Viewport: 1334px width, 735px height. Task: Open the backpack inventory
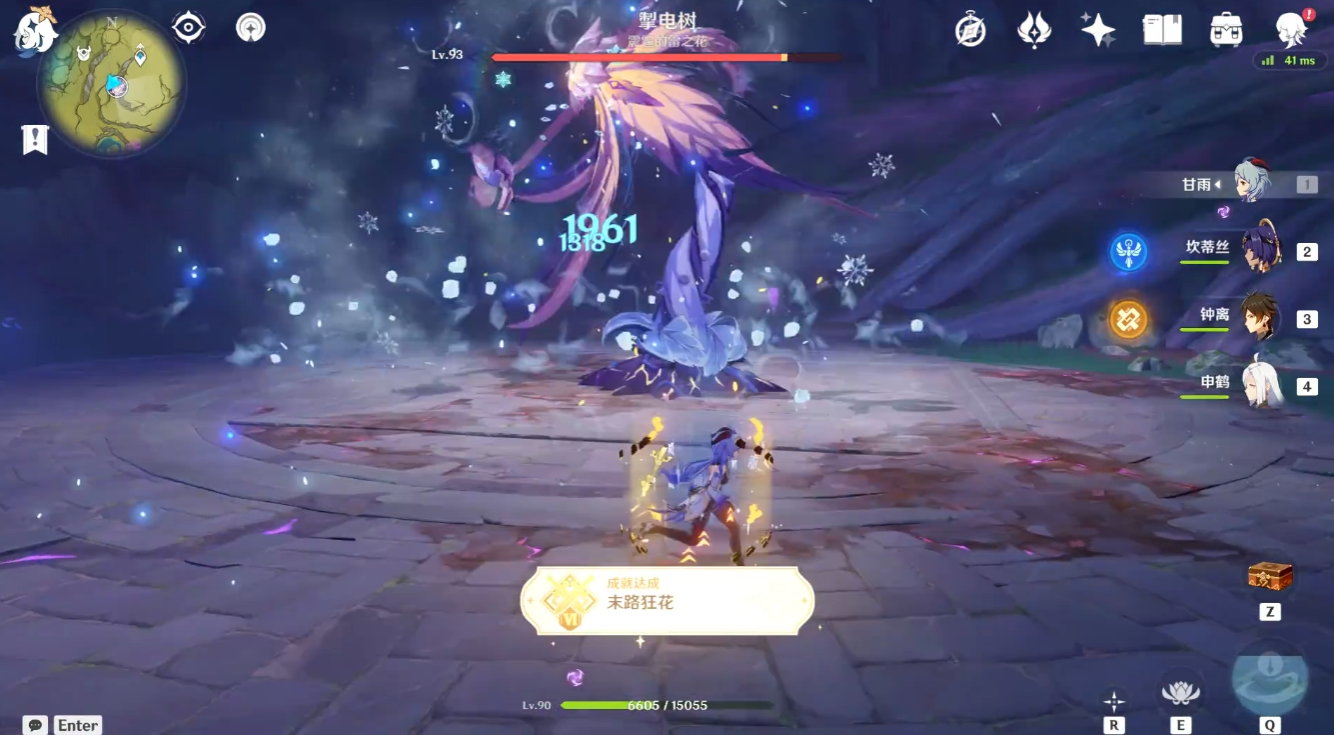(x=1225, y=30)
